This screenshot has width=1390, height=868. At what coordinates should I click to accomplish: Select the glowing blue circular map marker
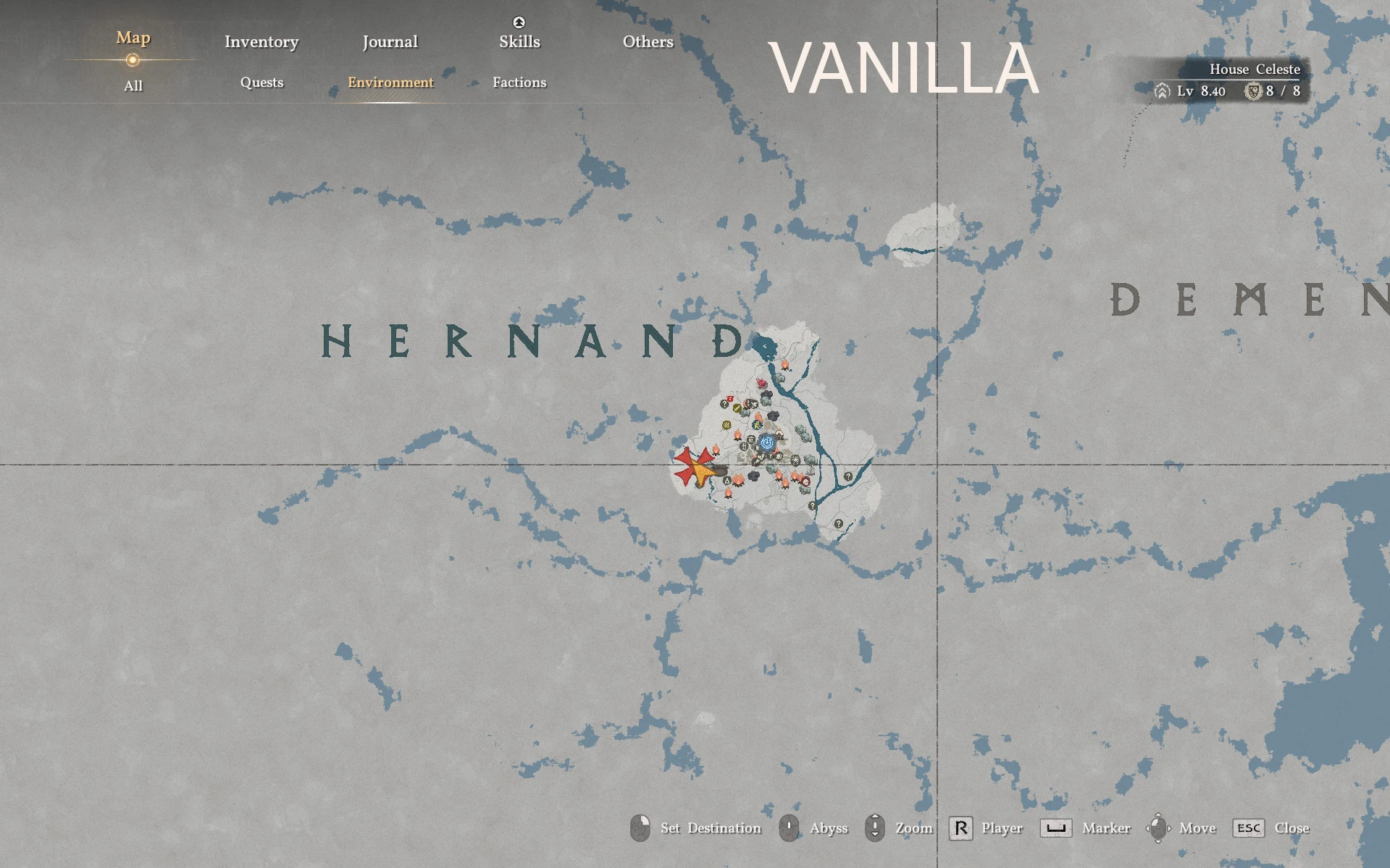pos(768,442)
